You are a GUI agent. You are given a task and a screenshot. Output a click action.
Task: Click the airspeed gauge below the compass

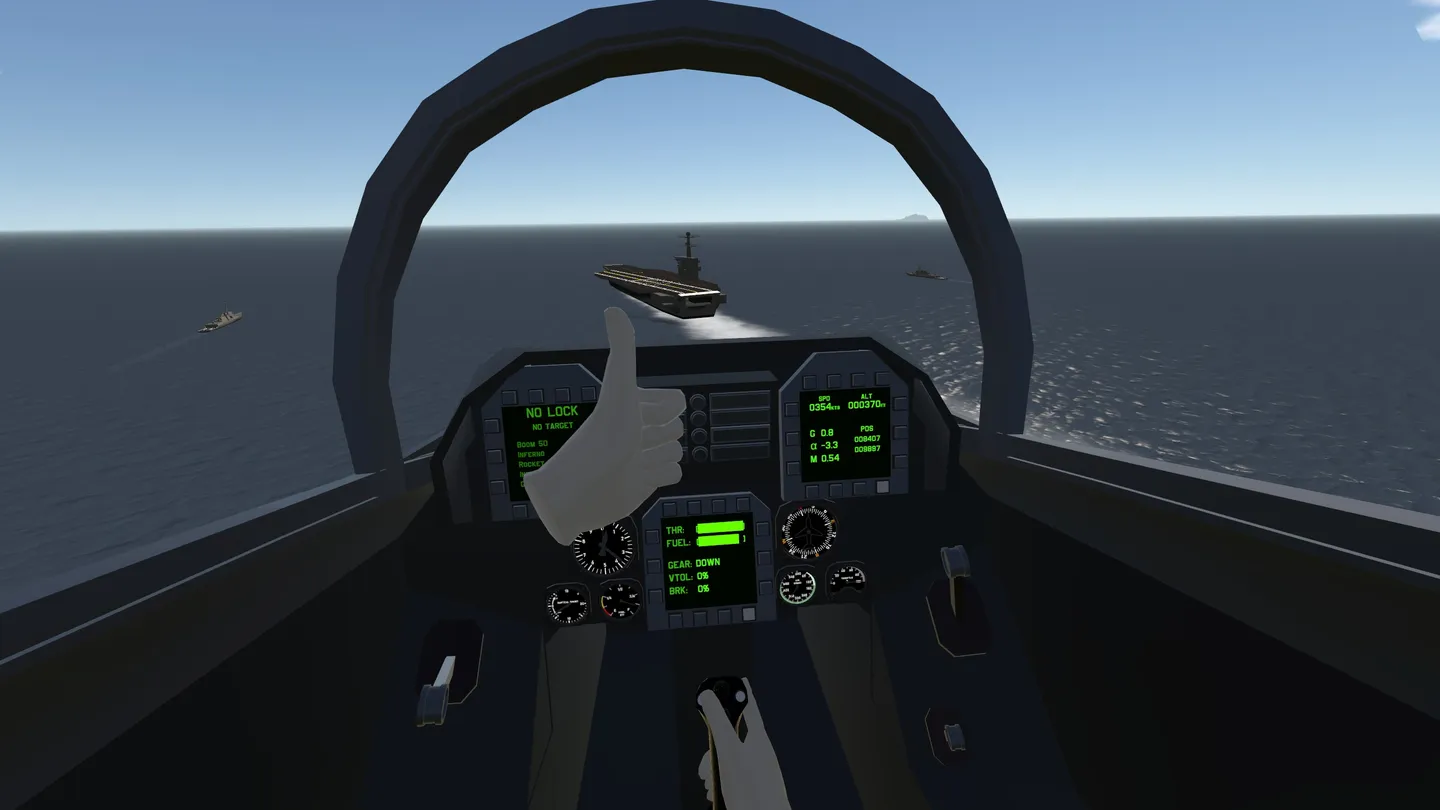800,588
